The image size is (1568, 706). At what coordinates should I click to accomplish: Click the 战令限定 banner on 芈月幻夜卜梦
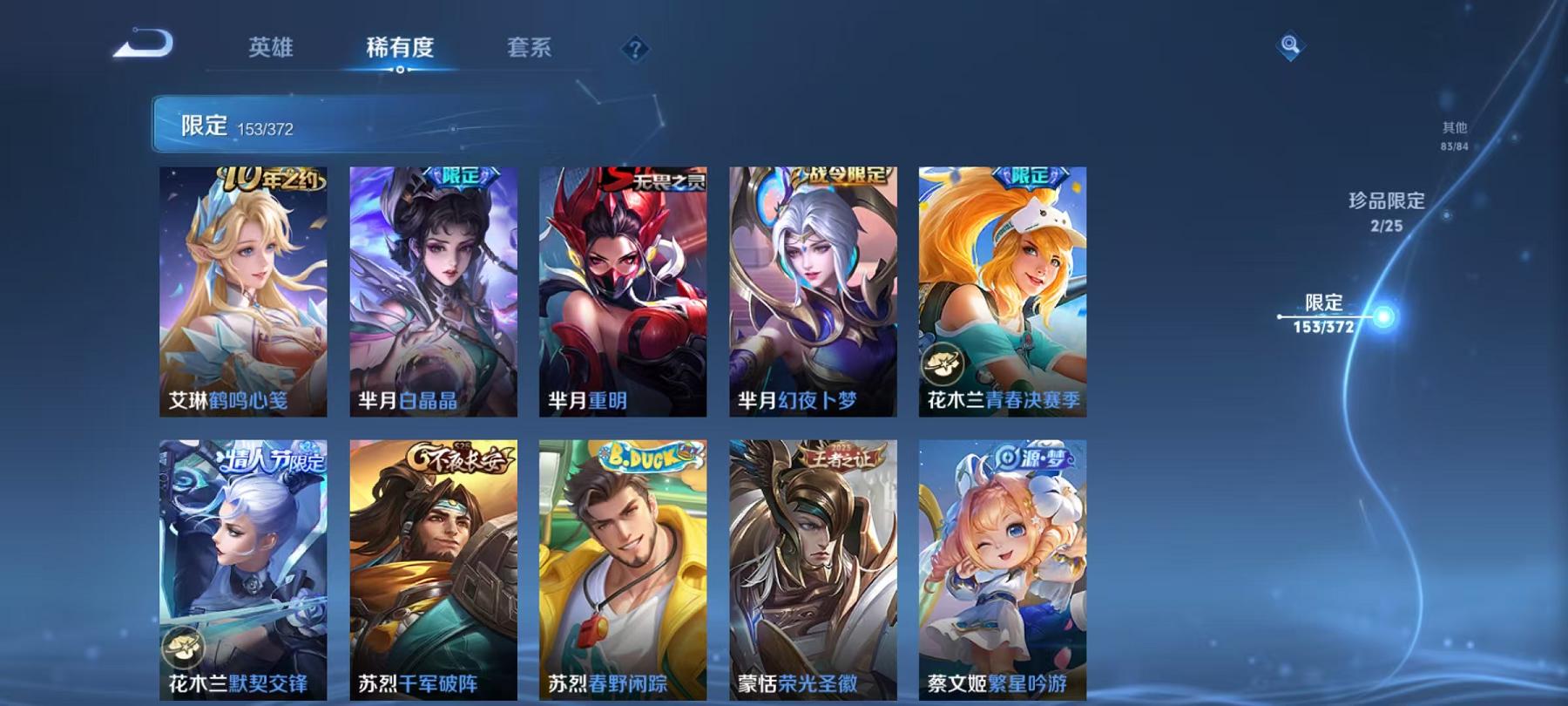coord(842,176)
